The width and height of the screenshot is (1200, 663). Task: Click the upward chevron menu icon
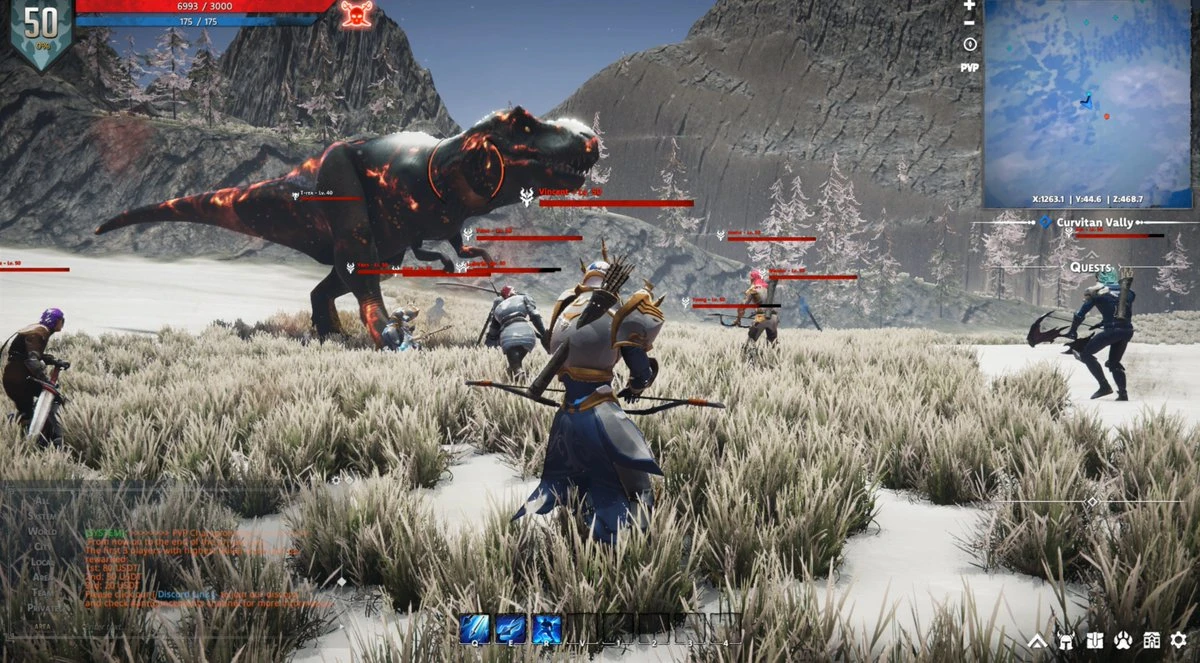click(x=1037, y=640)
